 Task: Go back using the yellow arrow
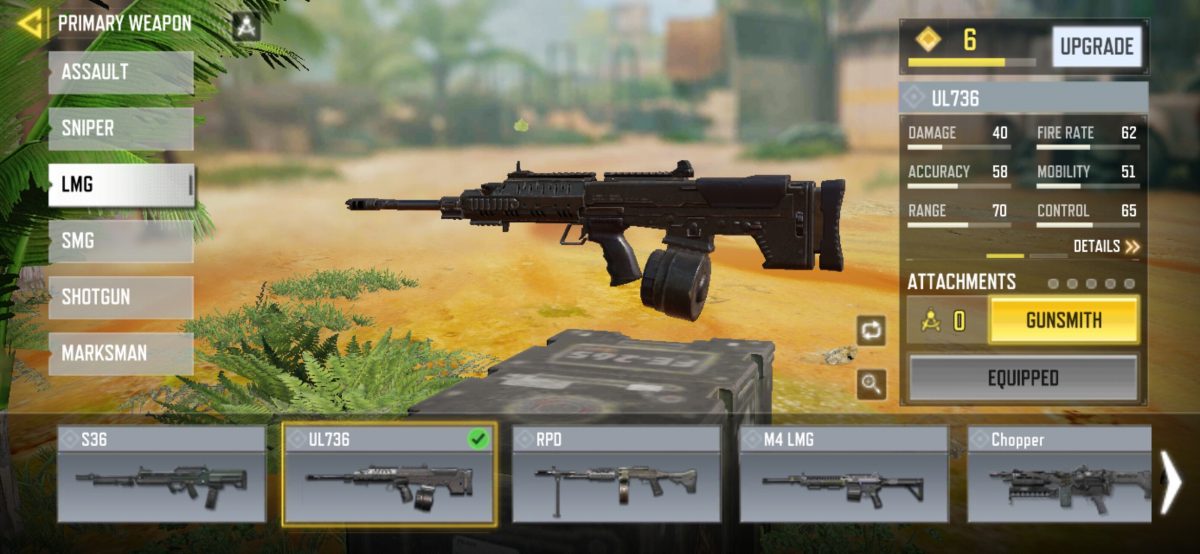(30, 23)
